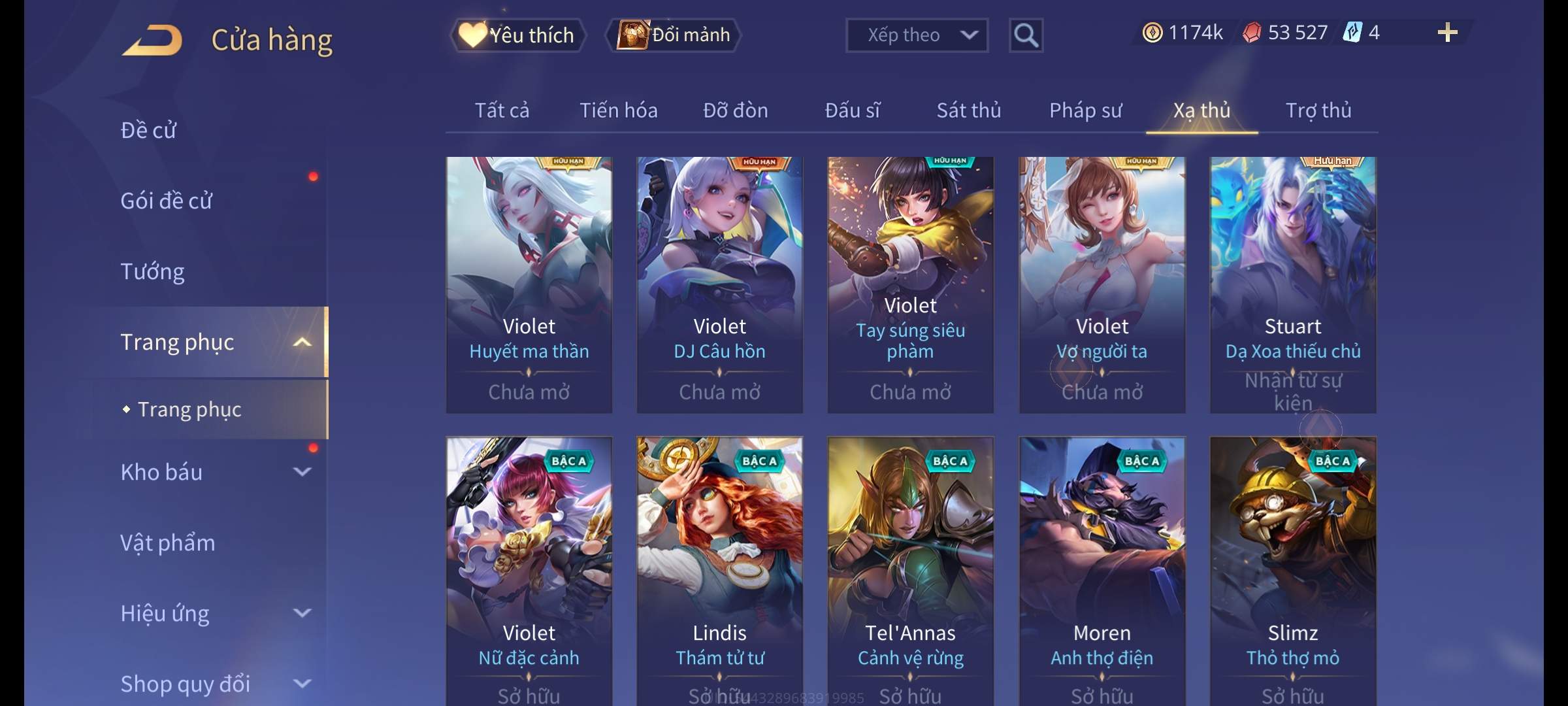This screenshot has height=706, width=1568.
Task: Open the Yêu thích favorites list
Action: pos(517,35)
